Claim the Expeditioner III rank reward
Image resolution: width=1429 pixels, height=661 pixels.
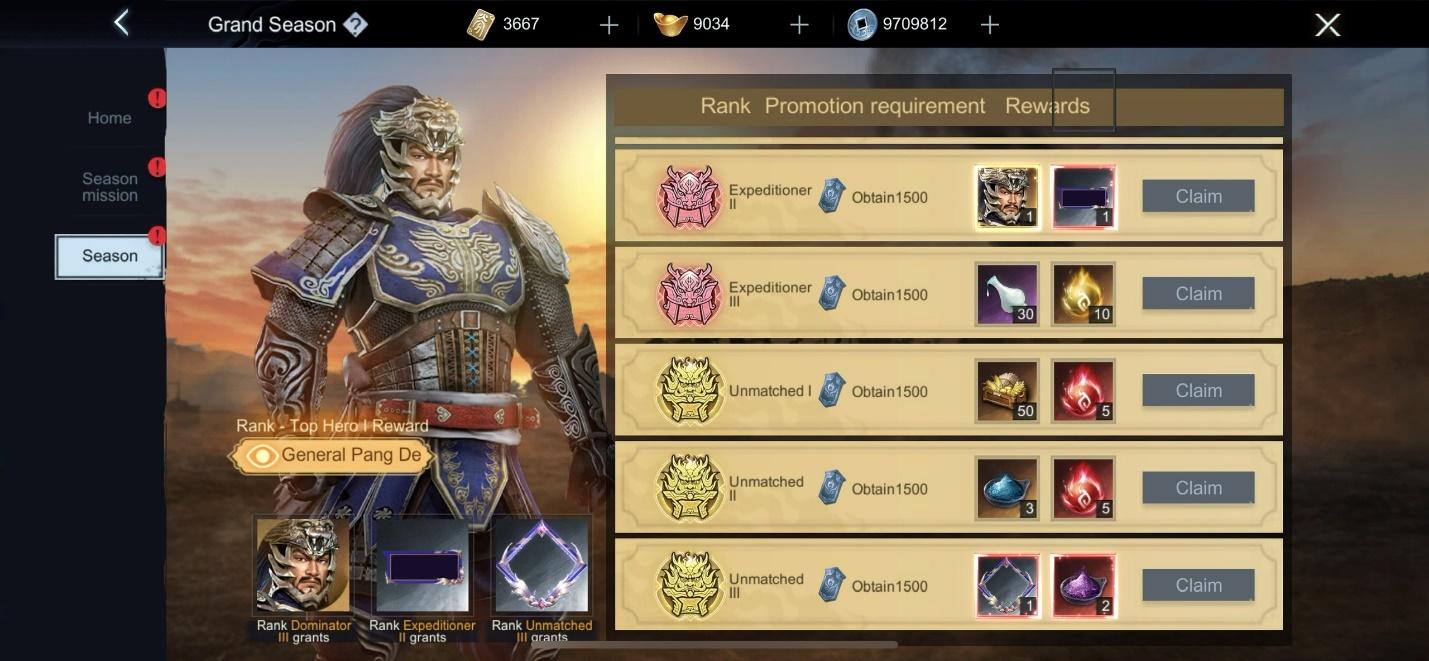pos(1198,294)
